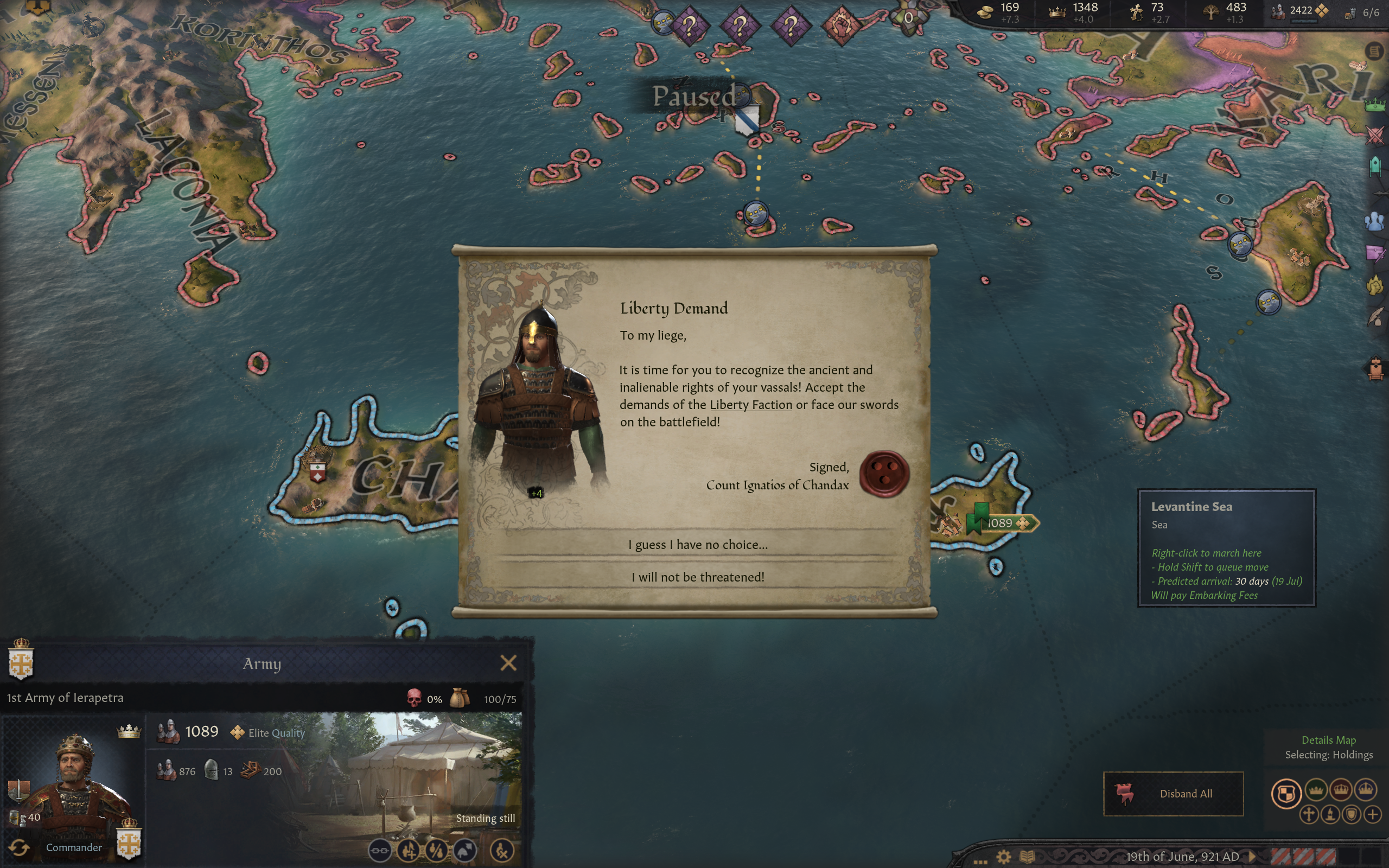The height and width of the screenshot is (868, 1389).
Task: Click the split army in half icon
Action: (436, 850)
